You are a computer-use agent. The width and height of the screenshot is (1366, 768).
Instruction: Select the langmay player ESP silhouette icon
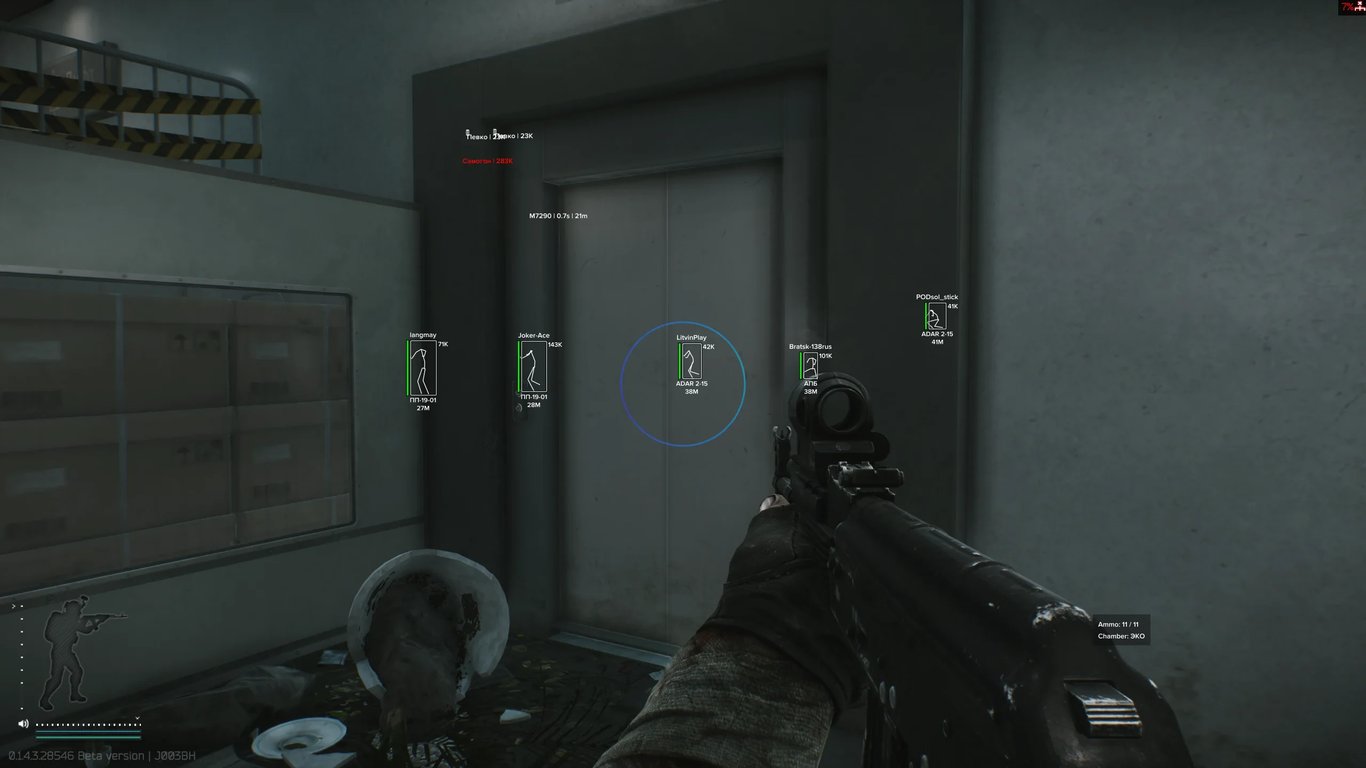pyautogui.click(x=421, y=368)
